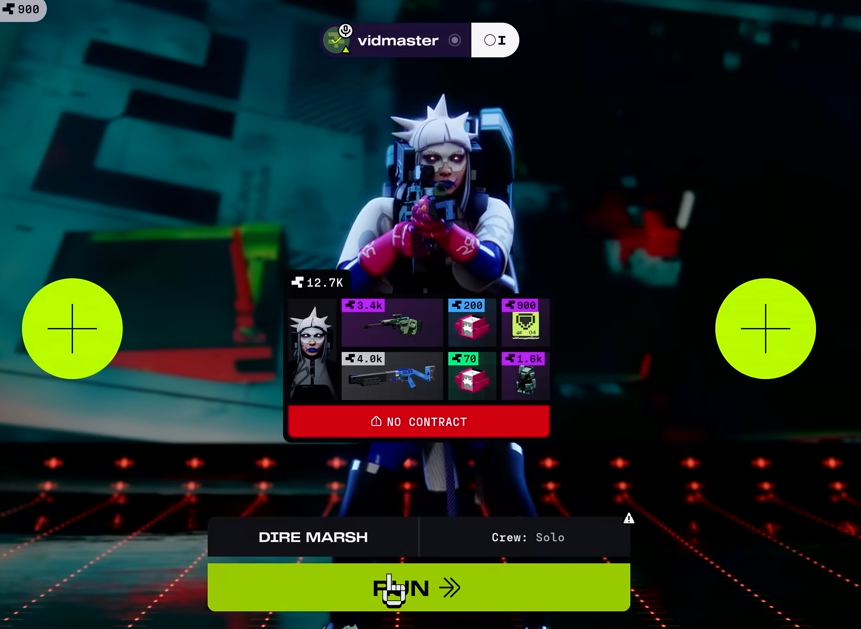Start the run with the RUN button
The height and width of the screenshot is (629, 861).
[418, 587]
